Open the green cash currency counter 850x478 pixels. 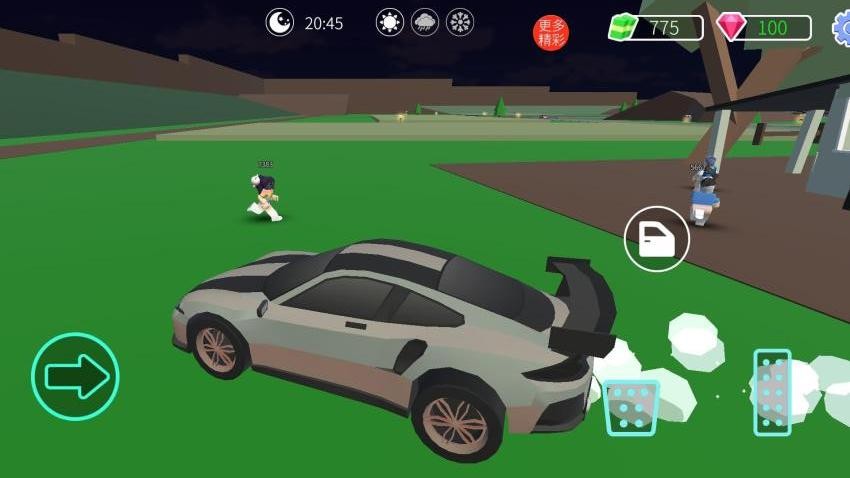(656, 27)
